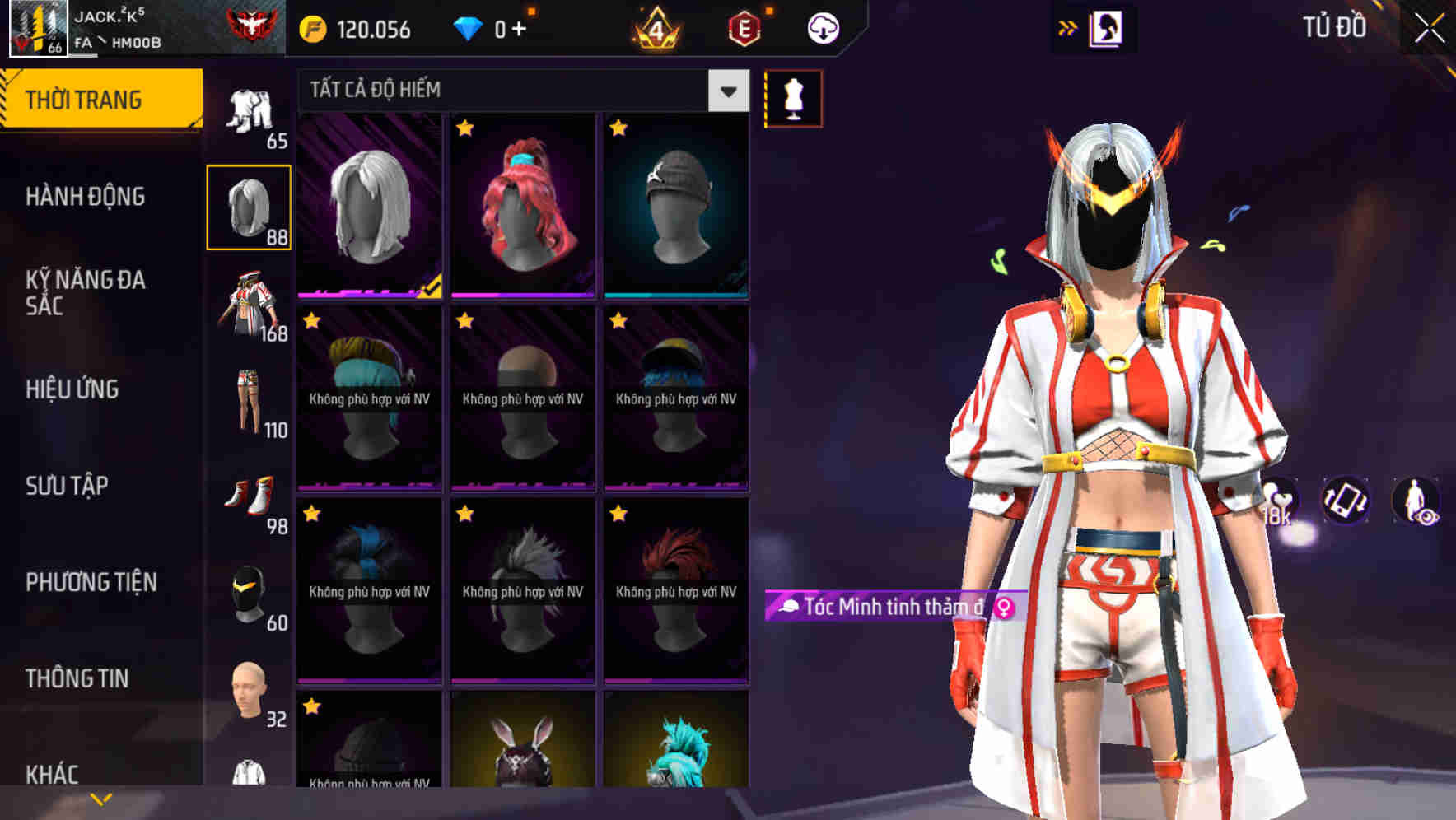Select the white hair thumbnail in the grid
The image size is (1456, 820).
click(x=369, y=206)
